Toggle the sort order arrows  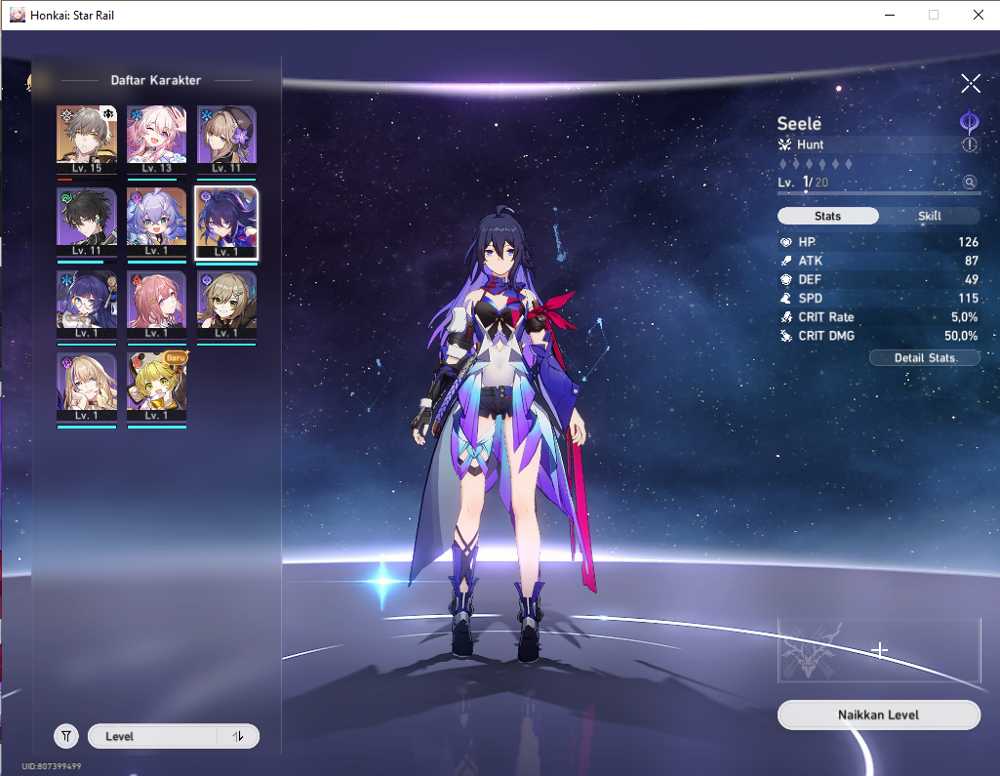[x=238, y=736]
